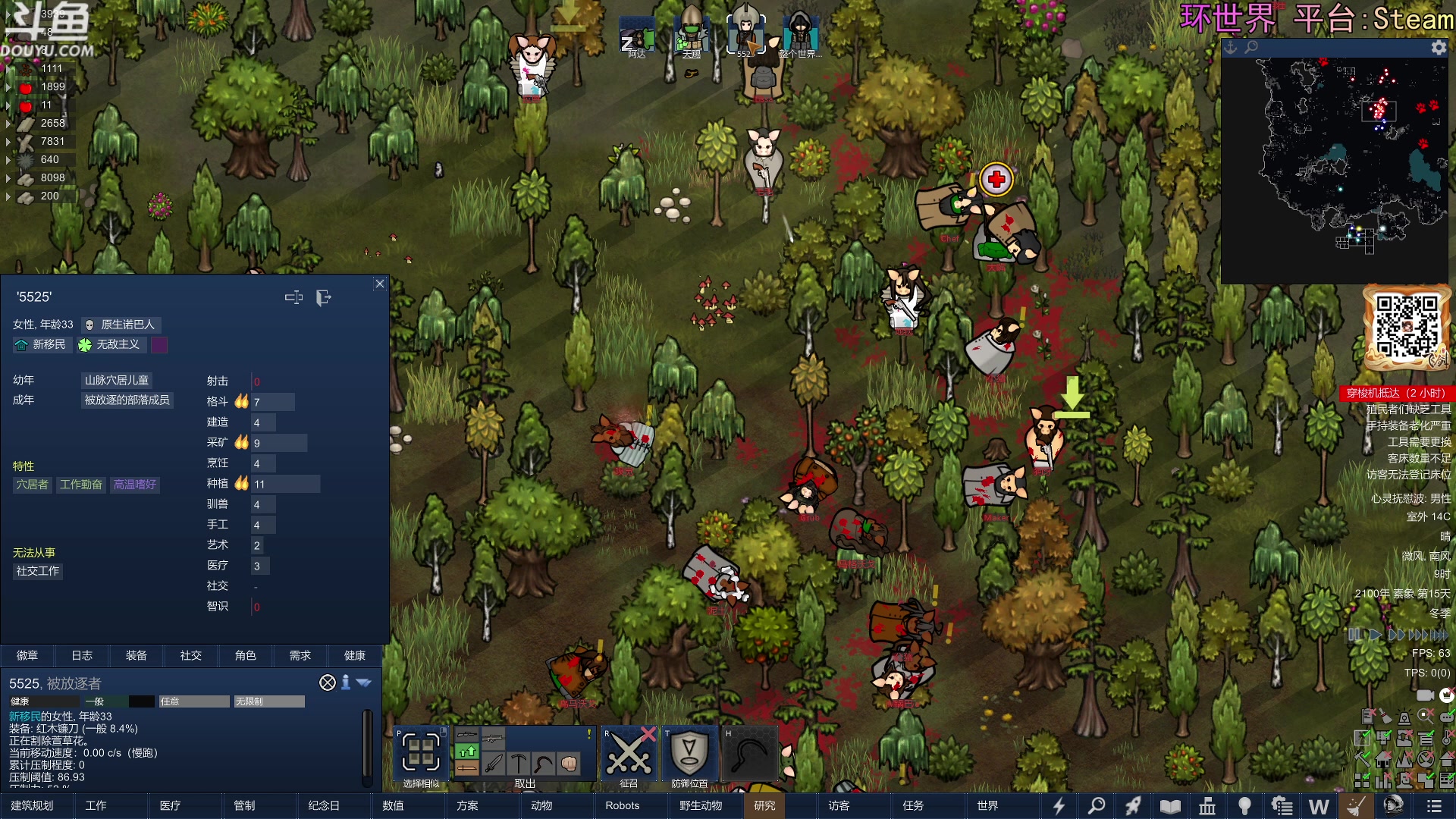The image size is (1456, 819).
Task: Open the minimap gear settings
Action: point(1438,48)
